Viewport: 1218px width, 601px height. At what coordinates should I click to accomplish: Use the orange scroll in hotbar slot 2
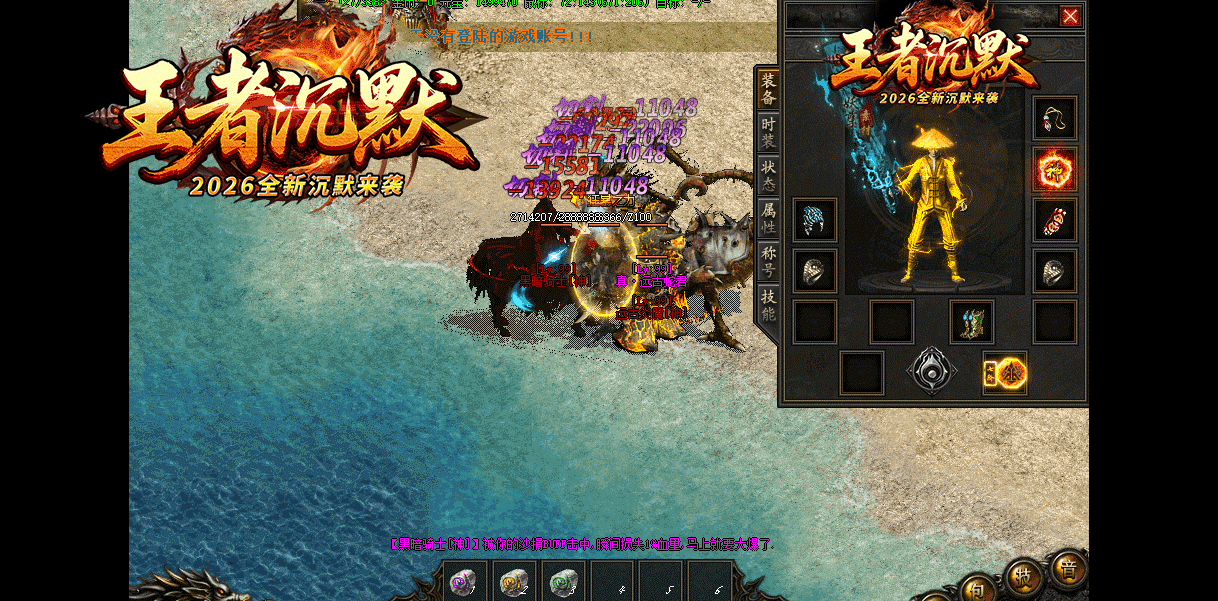(514, 581)
